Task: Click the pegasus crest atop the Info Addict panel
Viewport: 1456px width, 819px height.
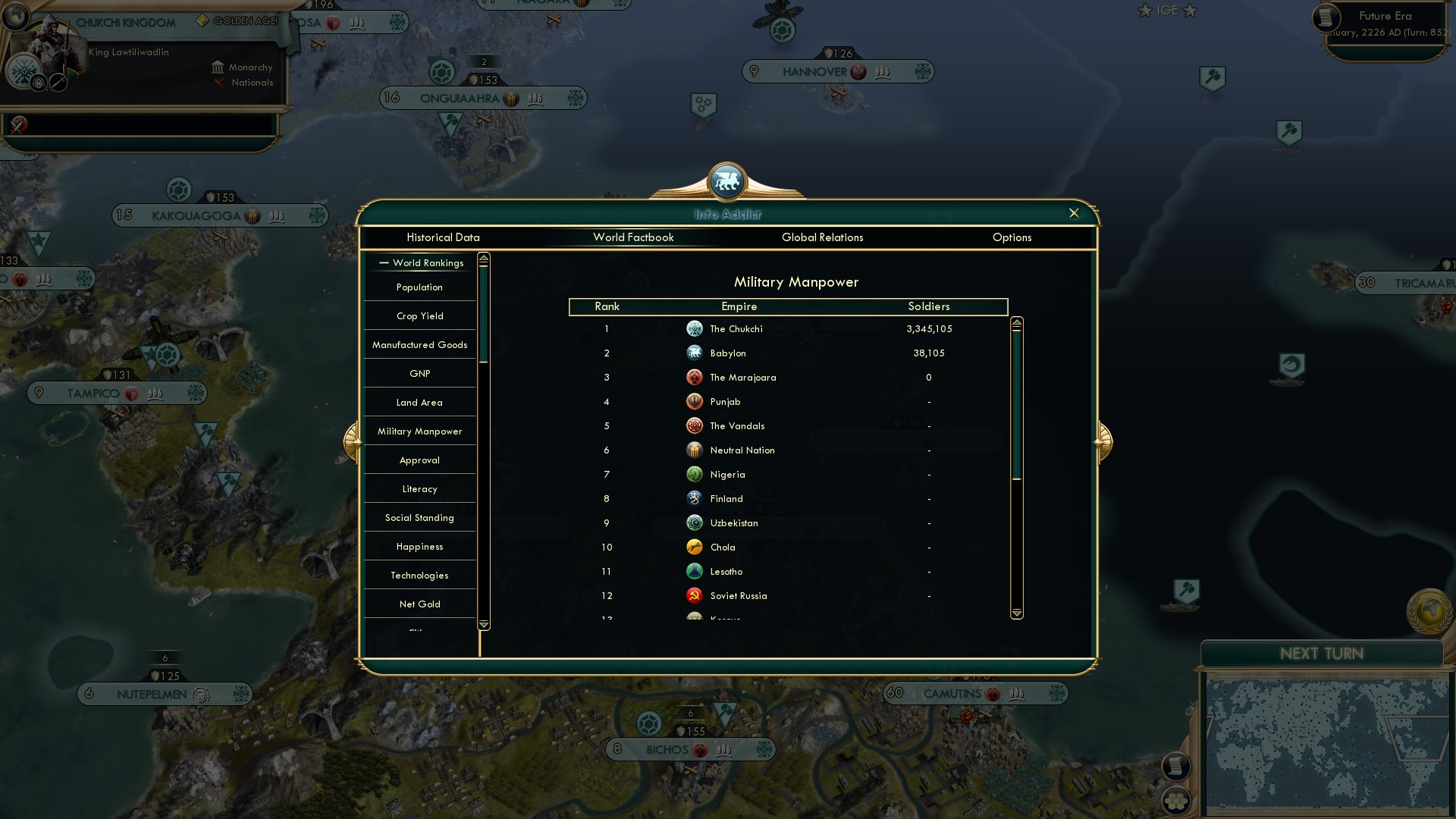Action: [x=727, y=181]
